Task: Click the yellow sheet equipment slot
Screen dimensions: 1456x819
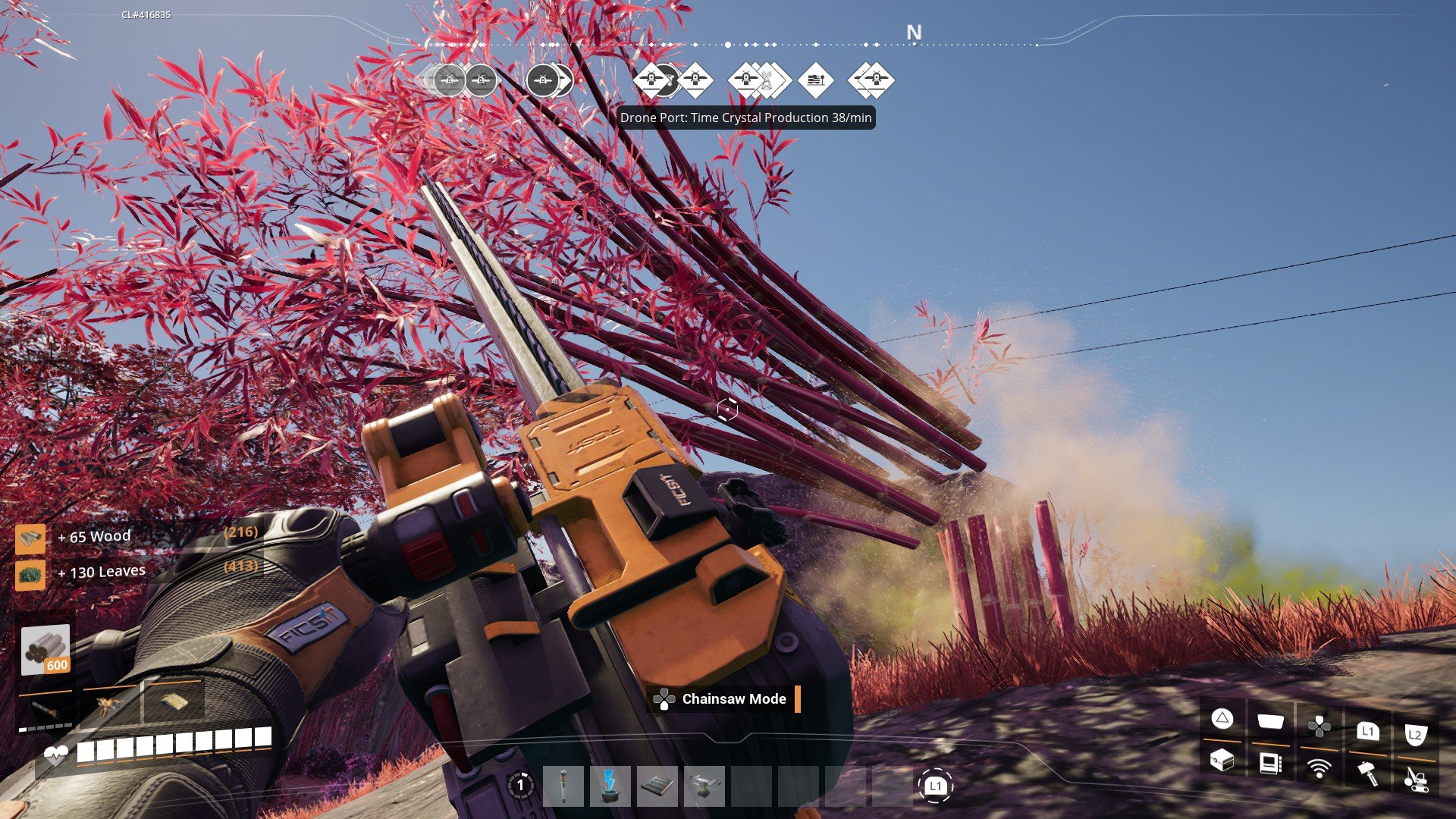Action: (x=174, y=701)
